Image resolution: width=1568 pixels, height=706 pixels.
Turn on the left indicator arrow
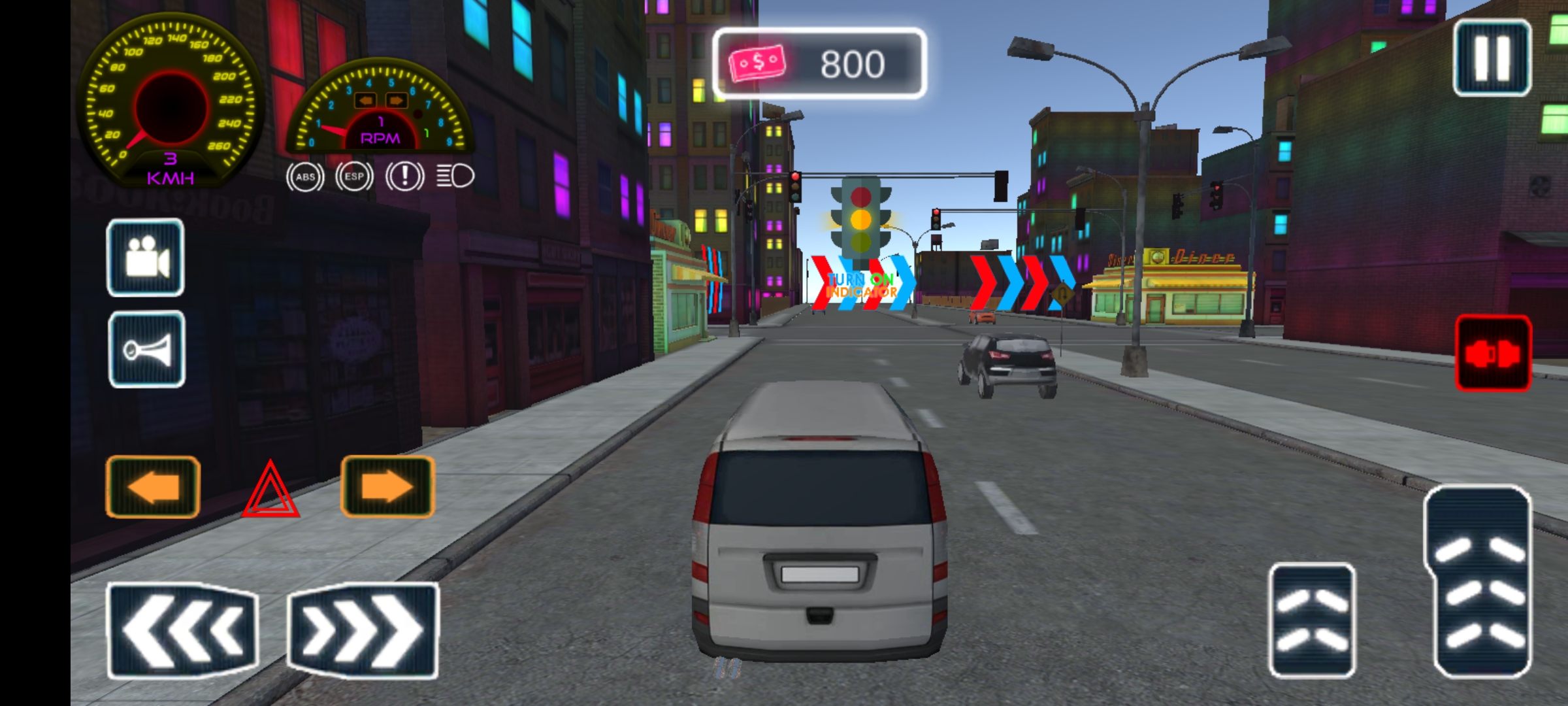click(153, 487)
